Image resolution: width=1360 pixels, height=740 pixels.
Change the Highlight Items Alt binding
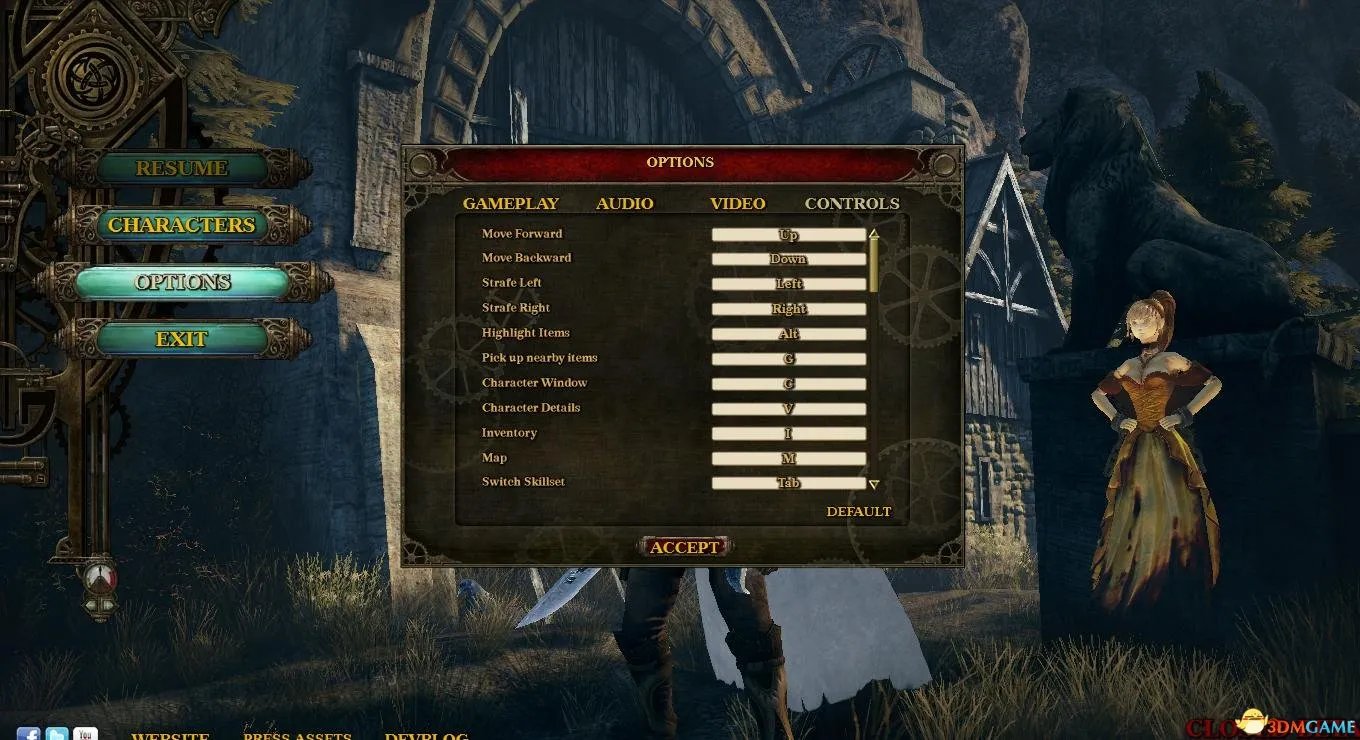tap(788, 334)
